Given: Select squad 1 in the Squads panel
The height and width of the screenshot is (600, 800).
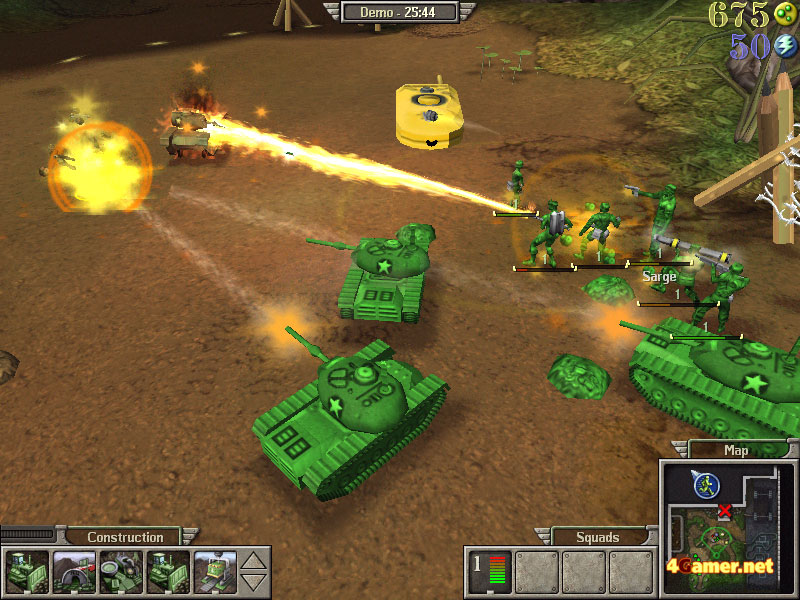Looking at the screenshot, I should point(491,571).
